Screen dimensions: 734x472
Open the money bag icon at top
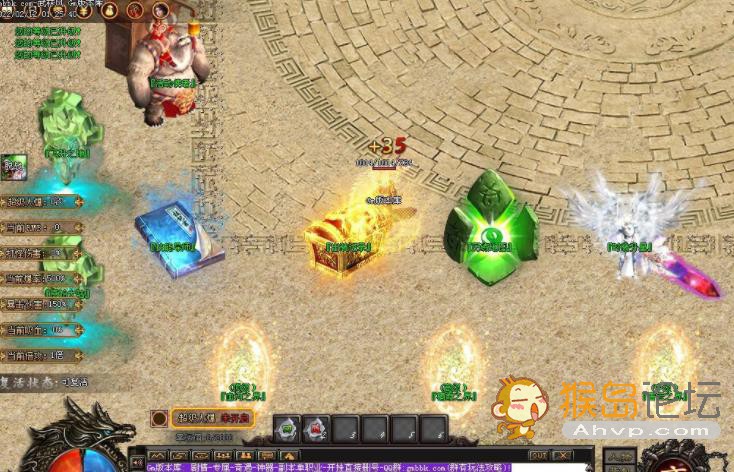109,10
